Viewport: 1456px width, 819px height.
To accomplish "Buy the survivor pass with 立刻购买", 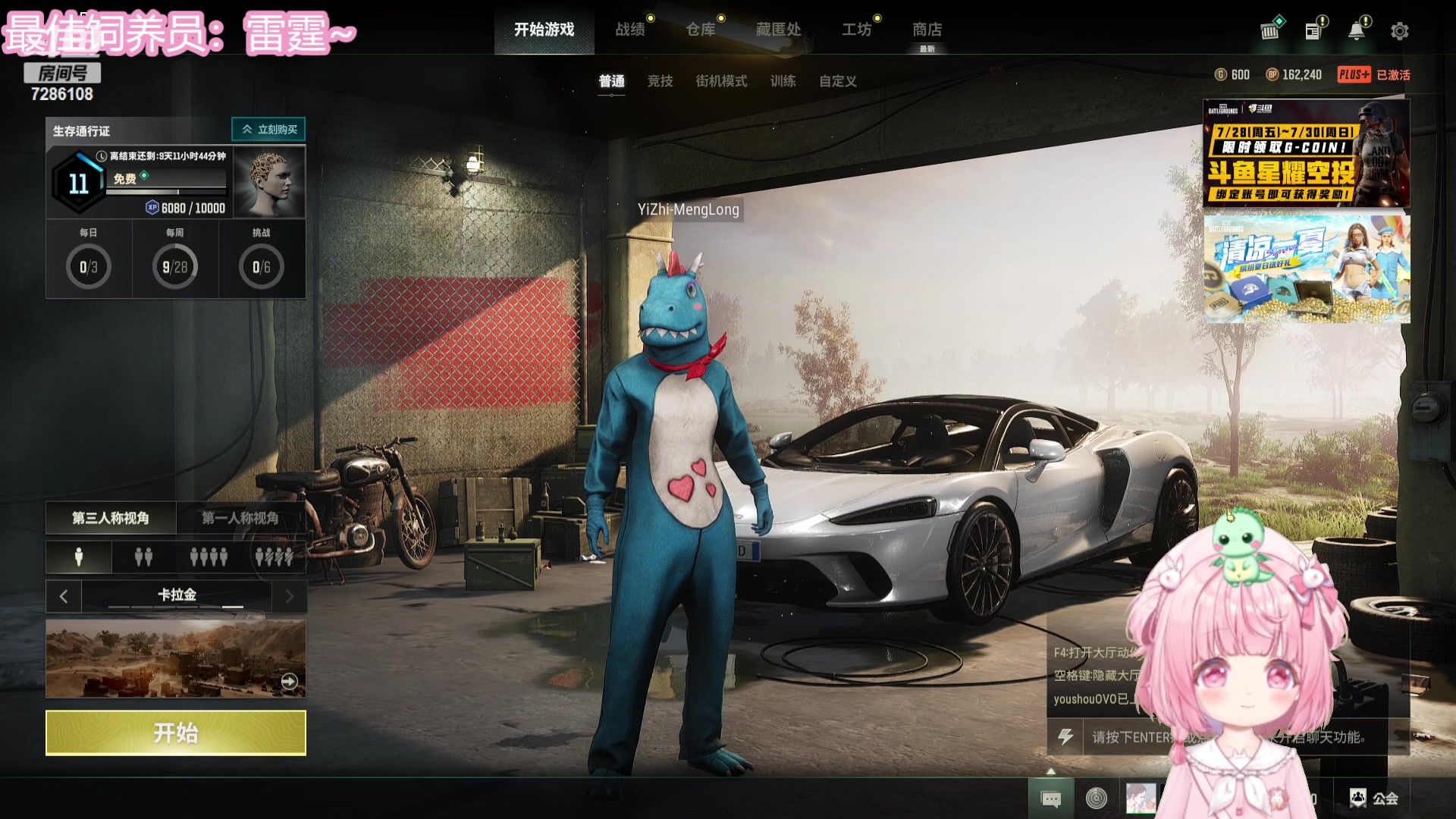I will 268,130.
